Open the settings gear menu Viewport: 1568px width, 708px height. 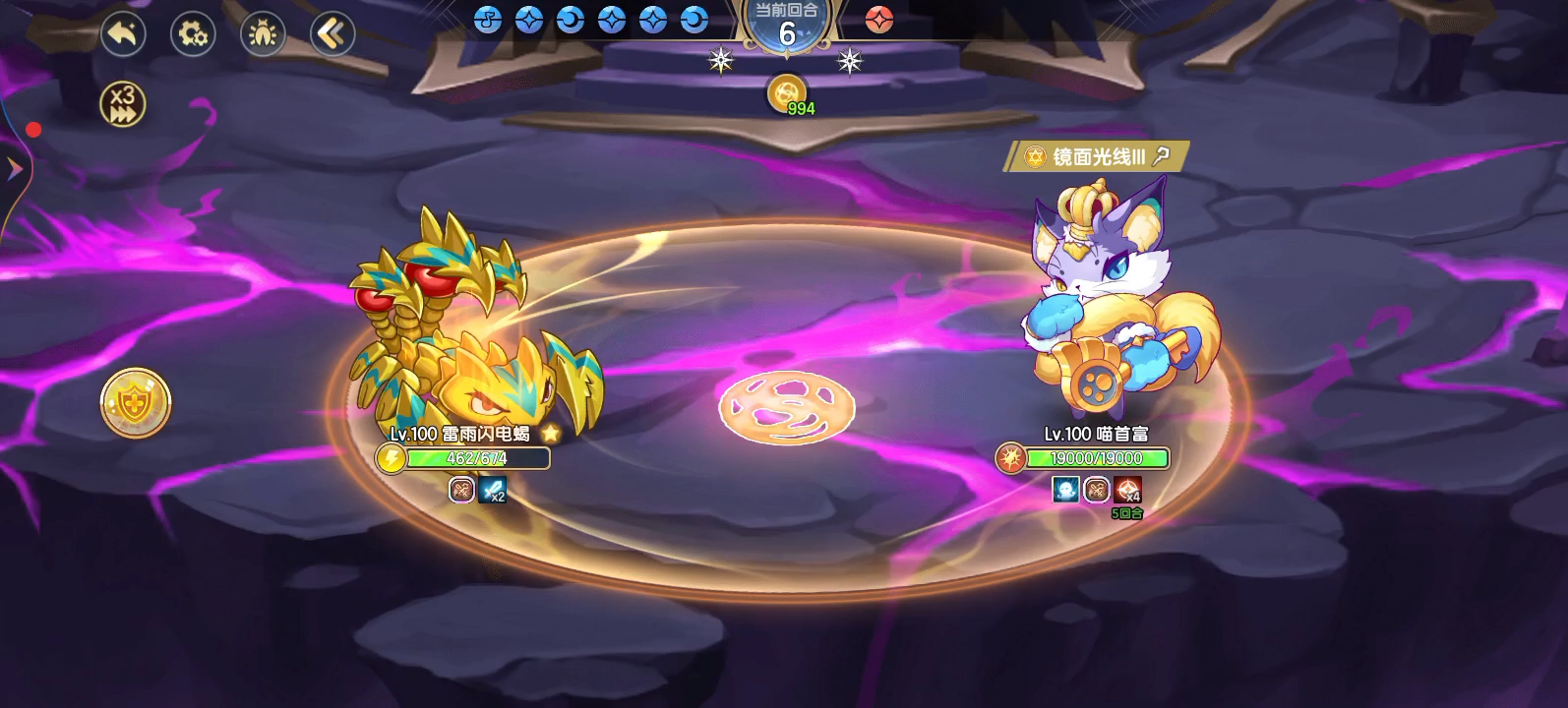(x=193, y=32)
